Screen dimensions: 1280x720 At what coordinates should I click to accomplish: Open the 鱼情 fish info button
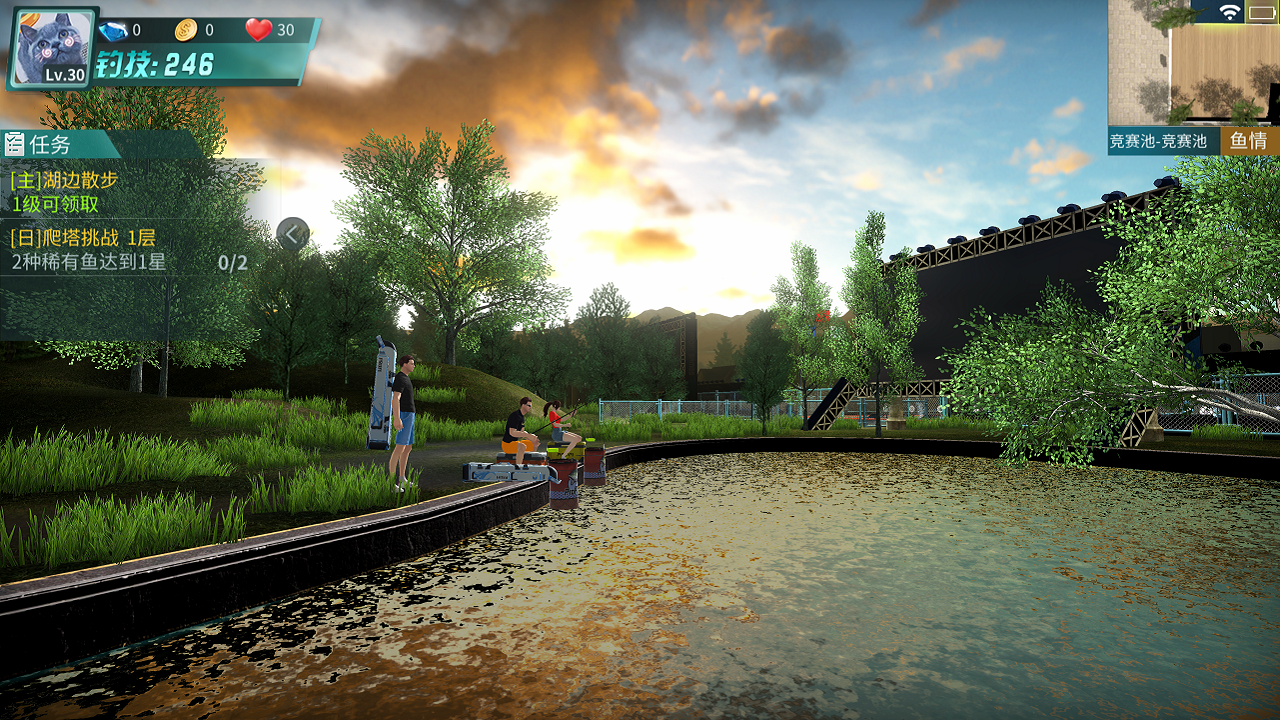pos(1249,141)
